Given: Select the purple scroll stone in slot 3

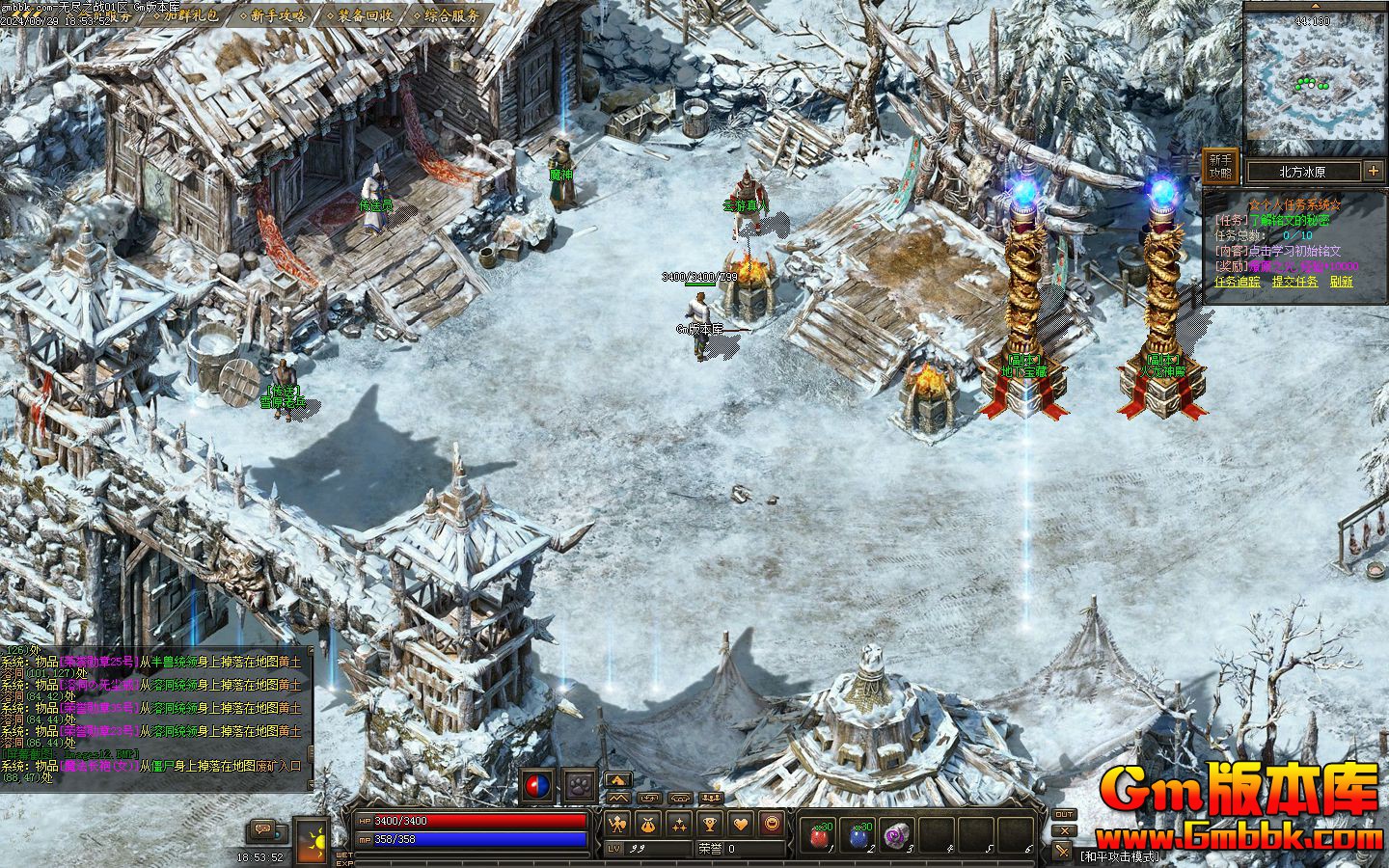Looking at the screenshot, I should click(x=897, y=834).
